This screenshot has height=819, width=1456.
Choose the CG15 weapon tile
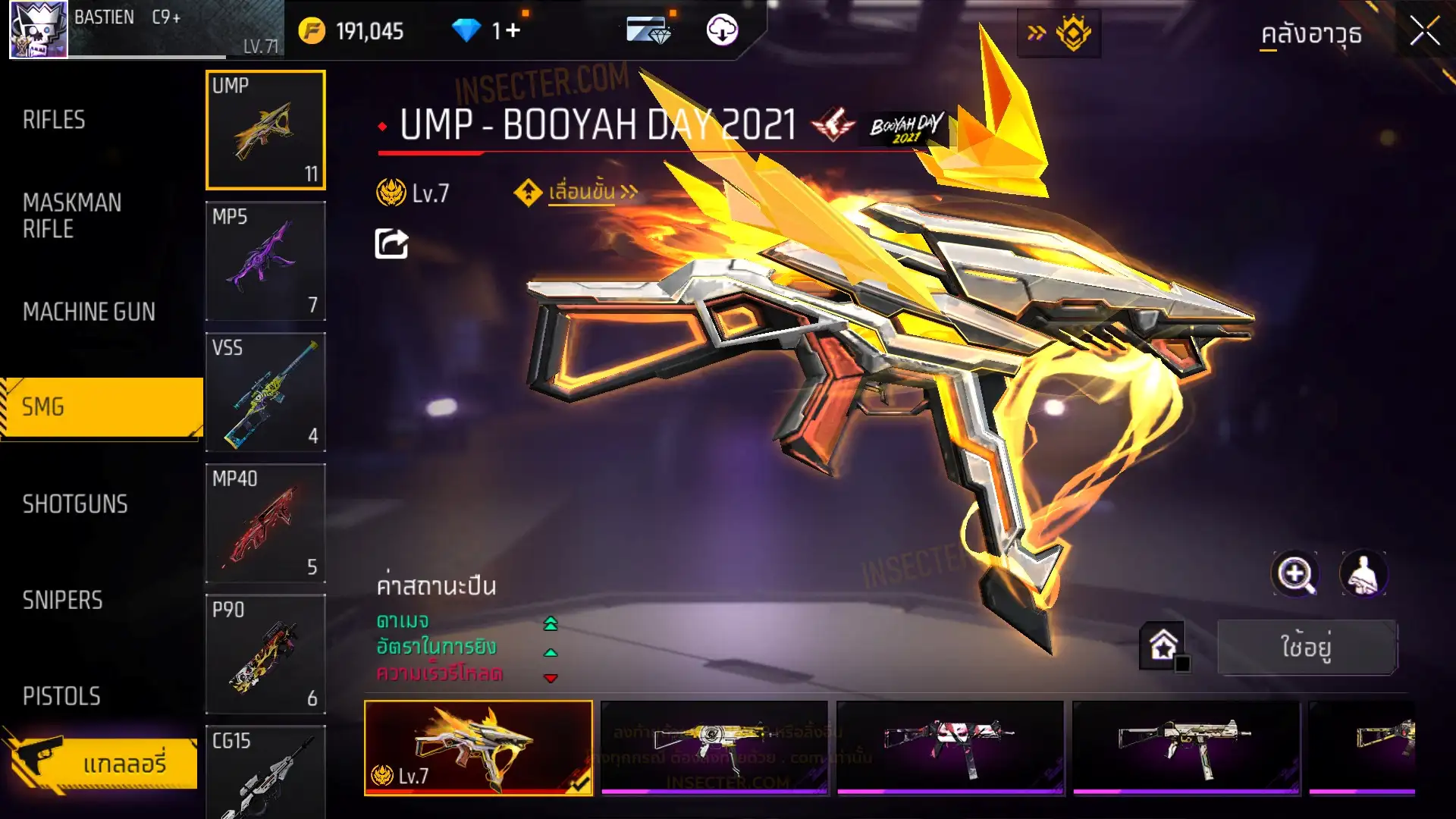pyautogui.click(x=265, y=772)
